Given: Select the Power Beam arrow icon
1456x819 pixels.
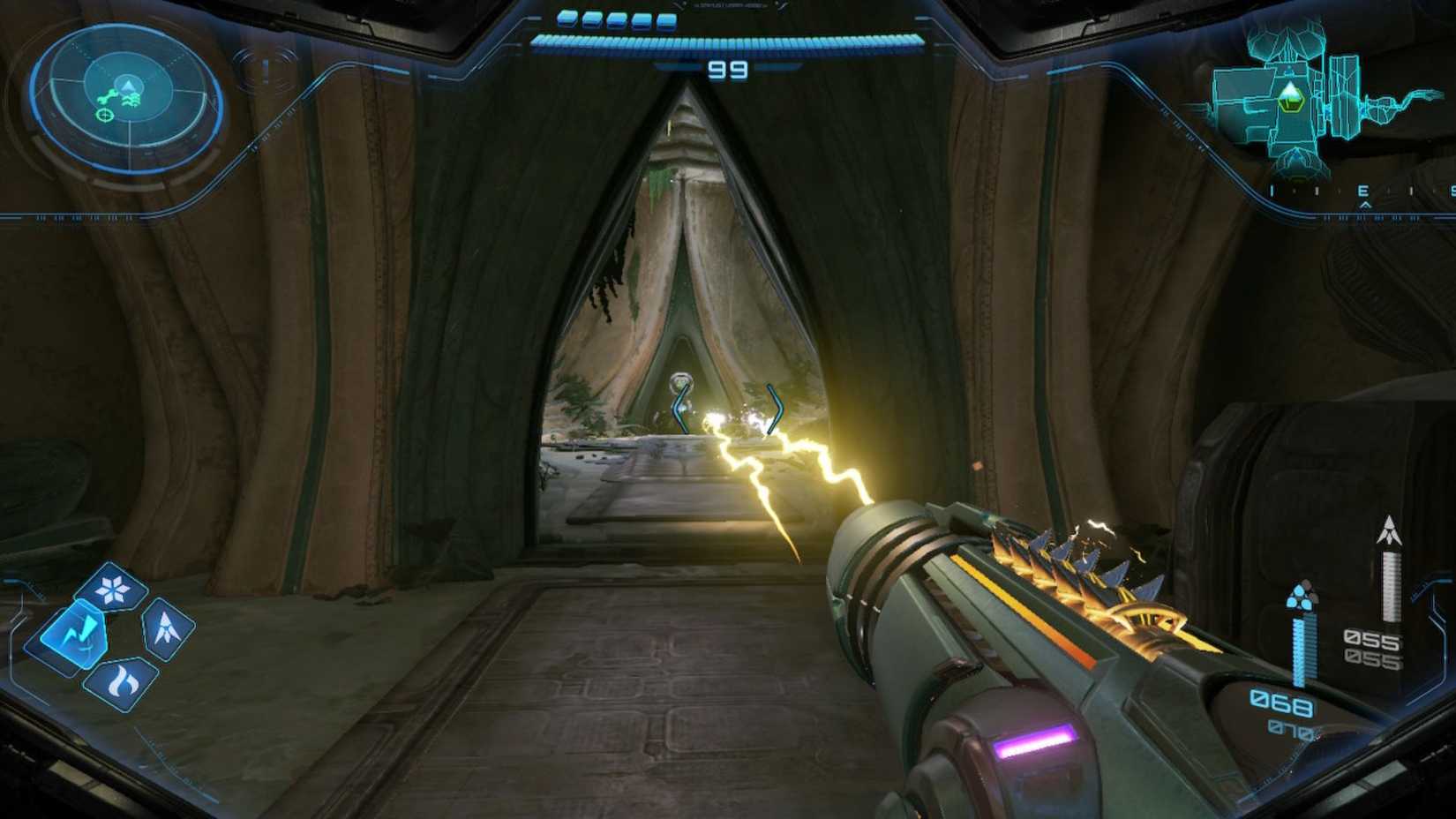Looking at the screenshot, I should tap(166, 627).
